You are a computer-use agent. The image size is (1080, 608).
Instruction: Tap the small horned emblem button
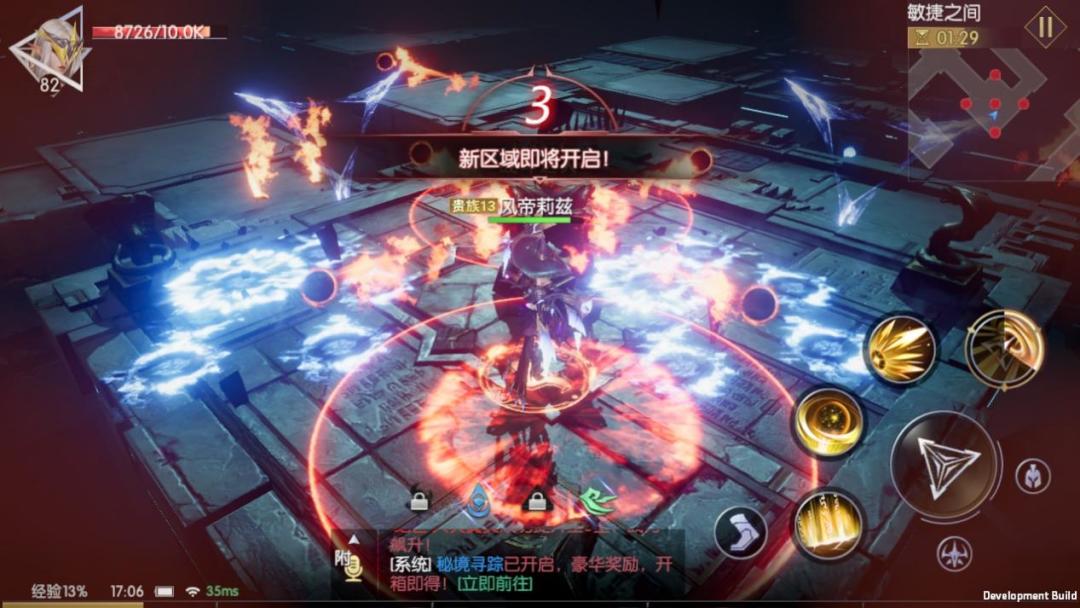click(x=954, y=552)
